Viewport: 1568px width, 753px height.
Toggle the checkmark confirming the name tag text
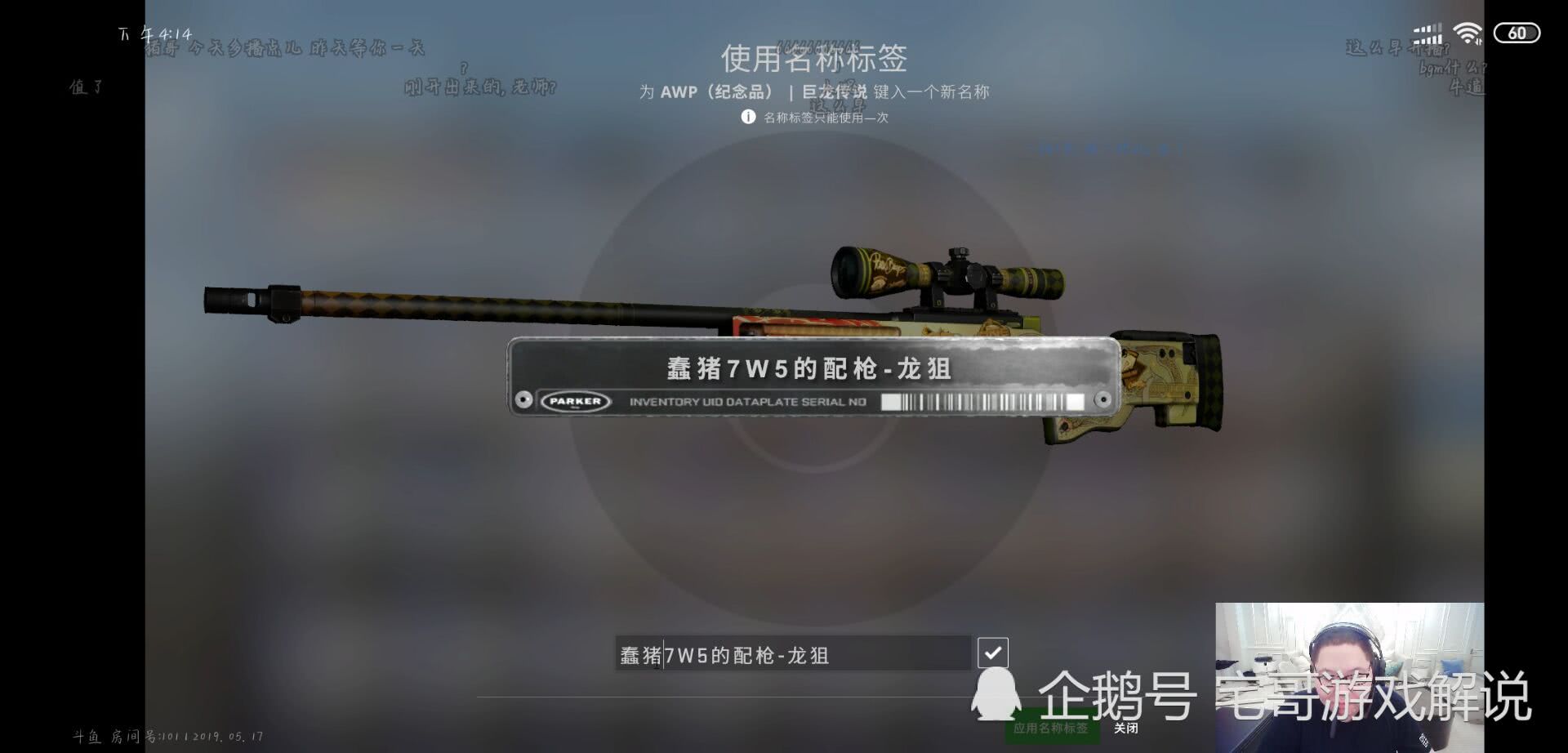coord(991,652)
